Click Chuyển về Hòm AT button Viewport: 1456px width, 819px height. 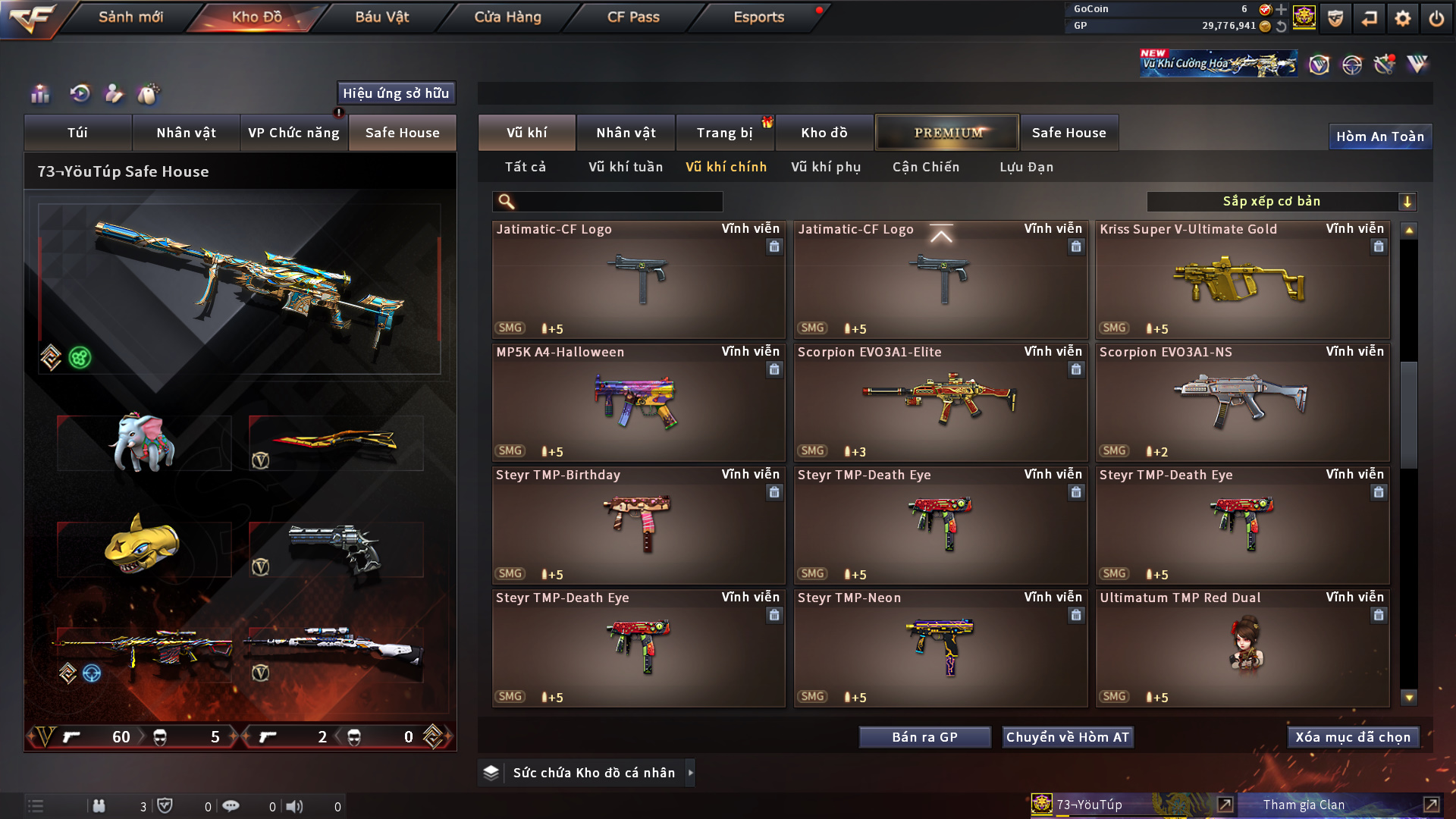click(x=1067, y=737)
